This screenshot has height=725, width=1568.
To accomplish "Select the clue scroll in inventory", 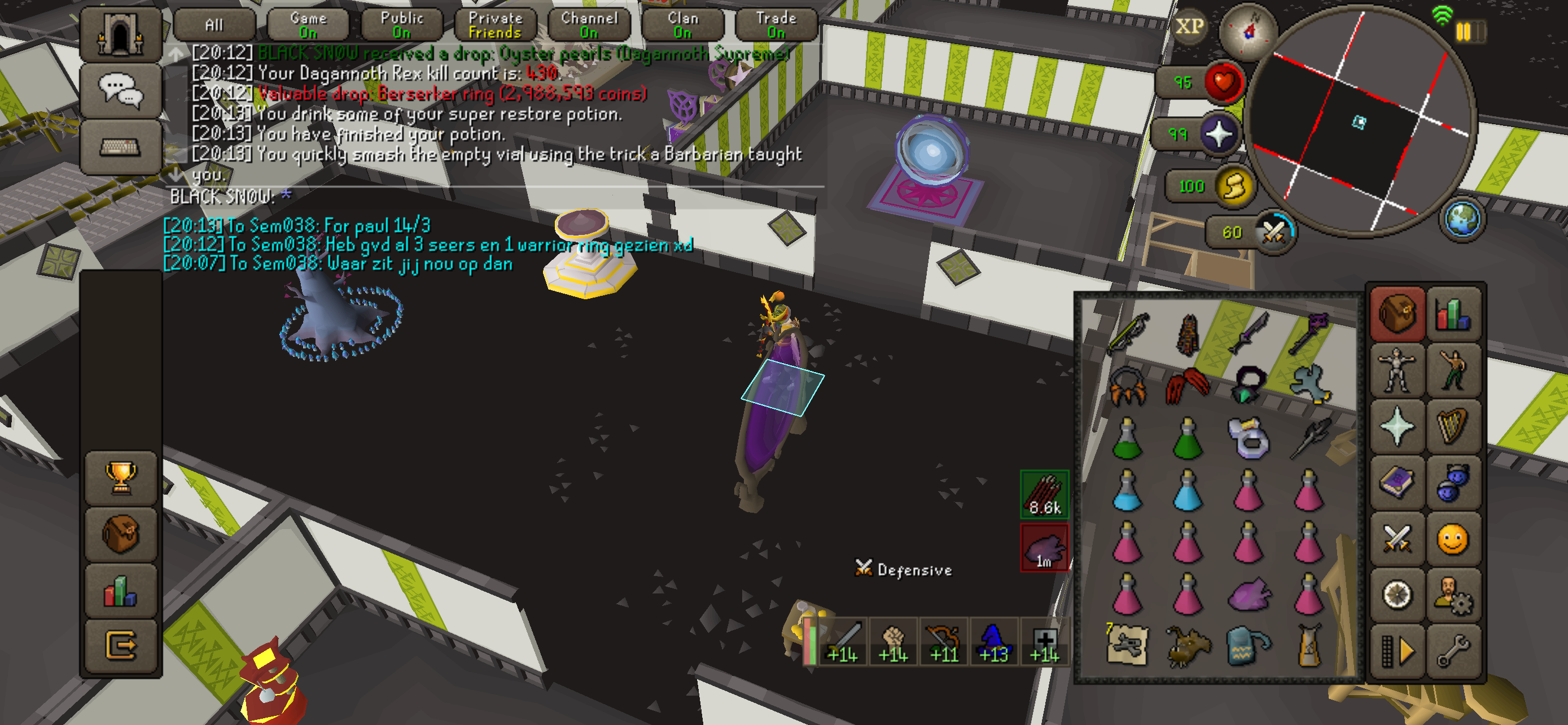I will [x=1128, y=645].
